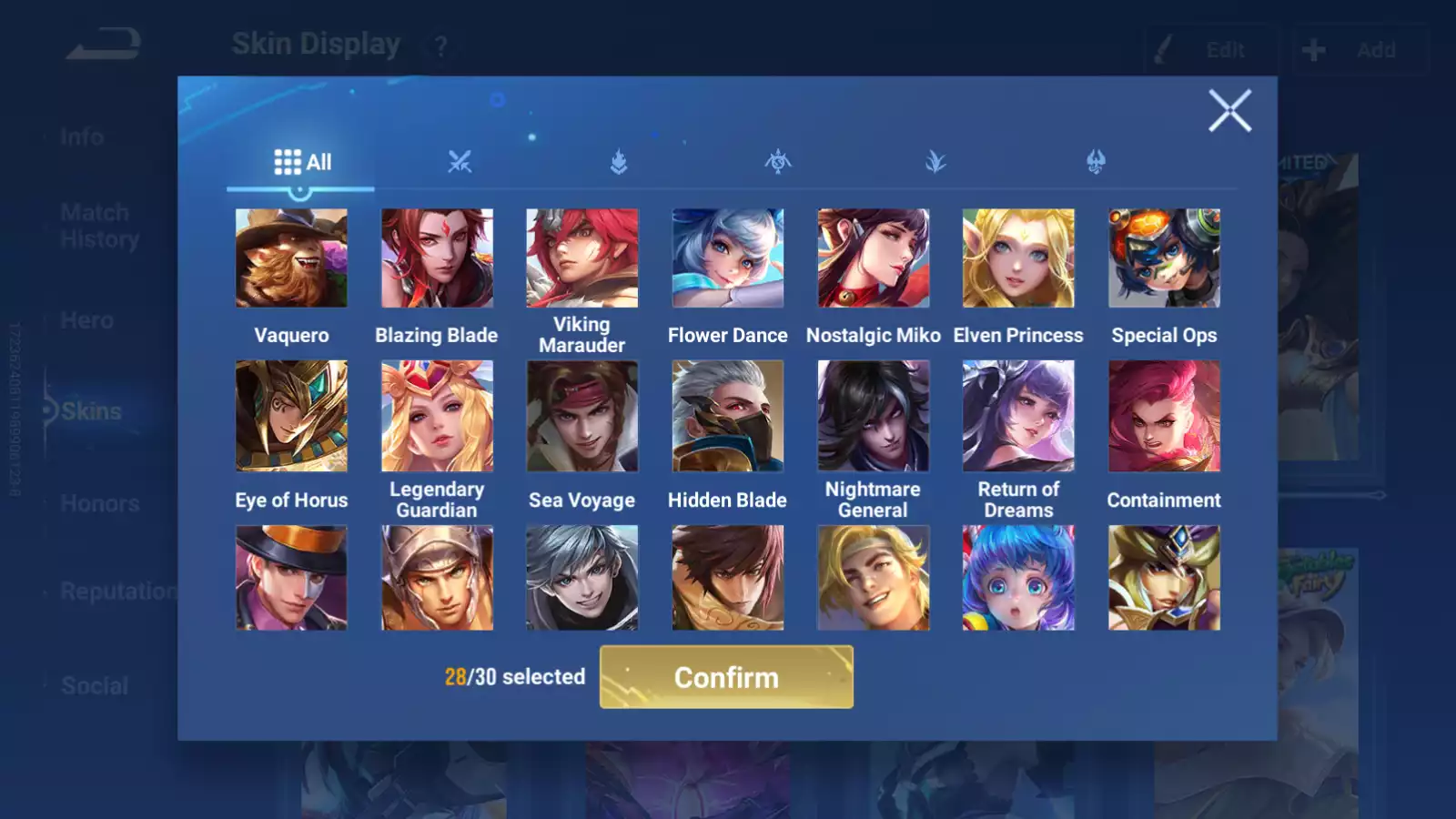Image resolution: width=1456 pixels, height=819 pixels.
Task: Choose the Nostalgic Miko skin
Action: pos(874,258)
